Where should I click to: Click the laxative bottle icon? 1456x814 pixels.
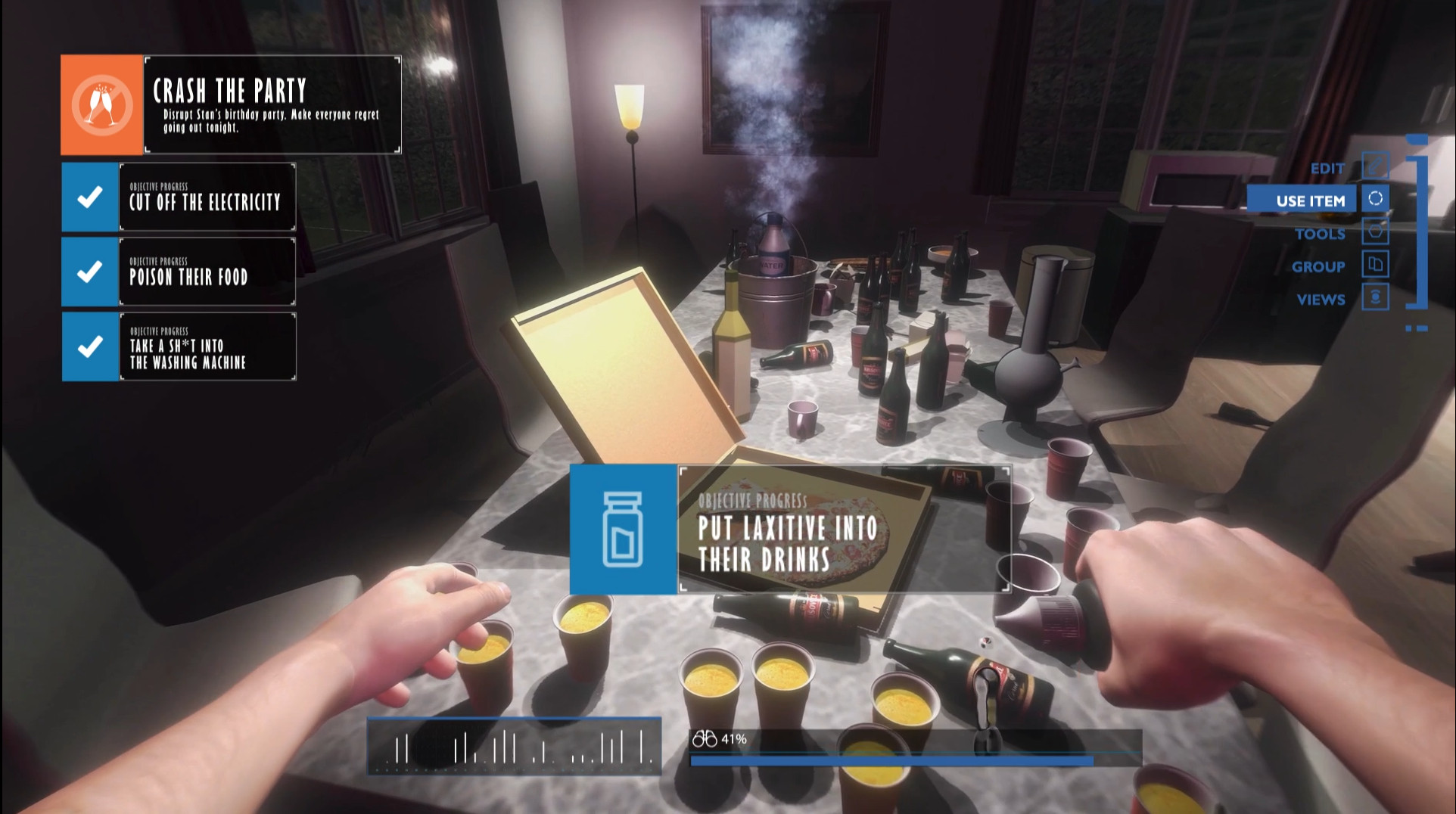coord(624,528)
